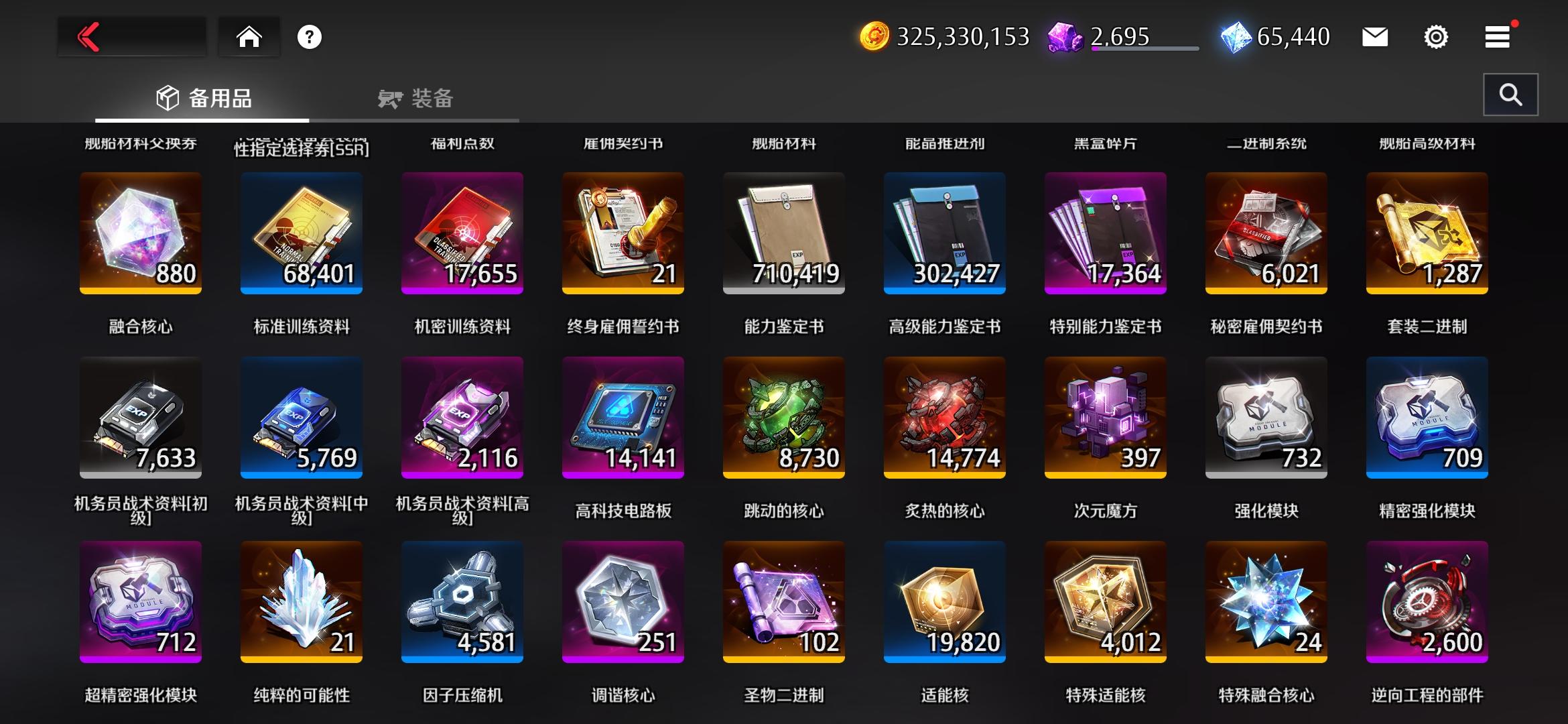Click the help question mark icon

pos(308,37)
